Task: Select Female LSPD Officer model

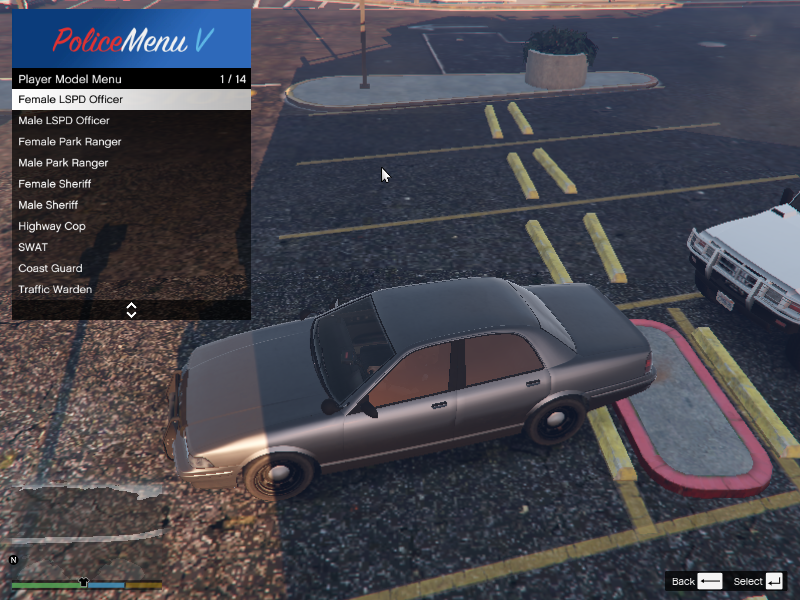Action: 130,100
